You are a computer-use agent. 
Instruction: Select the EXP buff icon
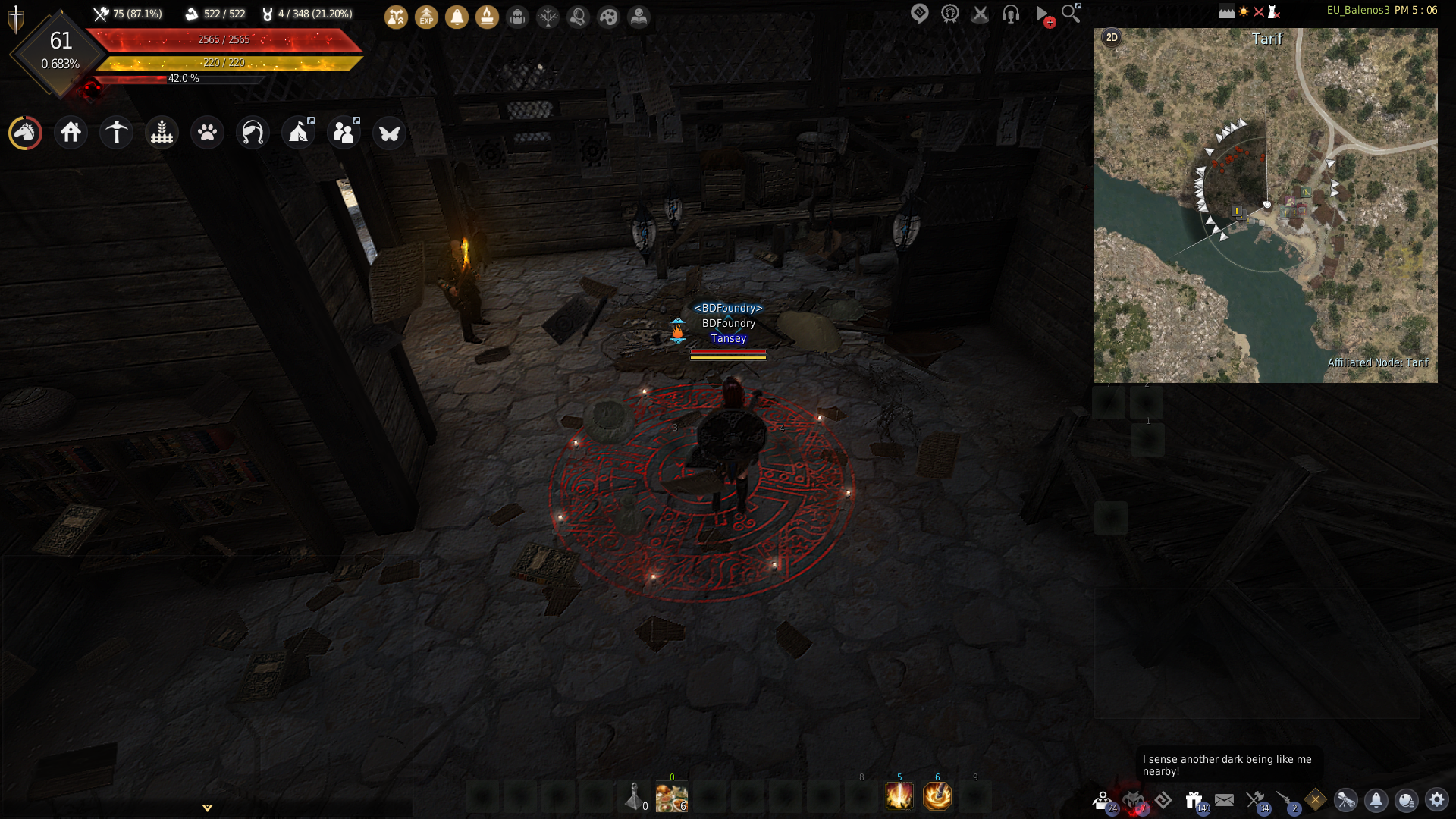coord(426,17)
